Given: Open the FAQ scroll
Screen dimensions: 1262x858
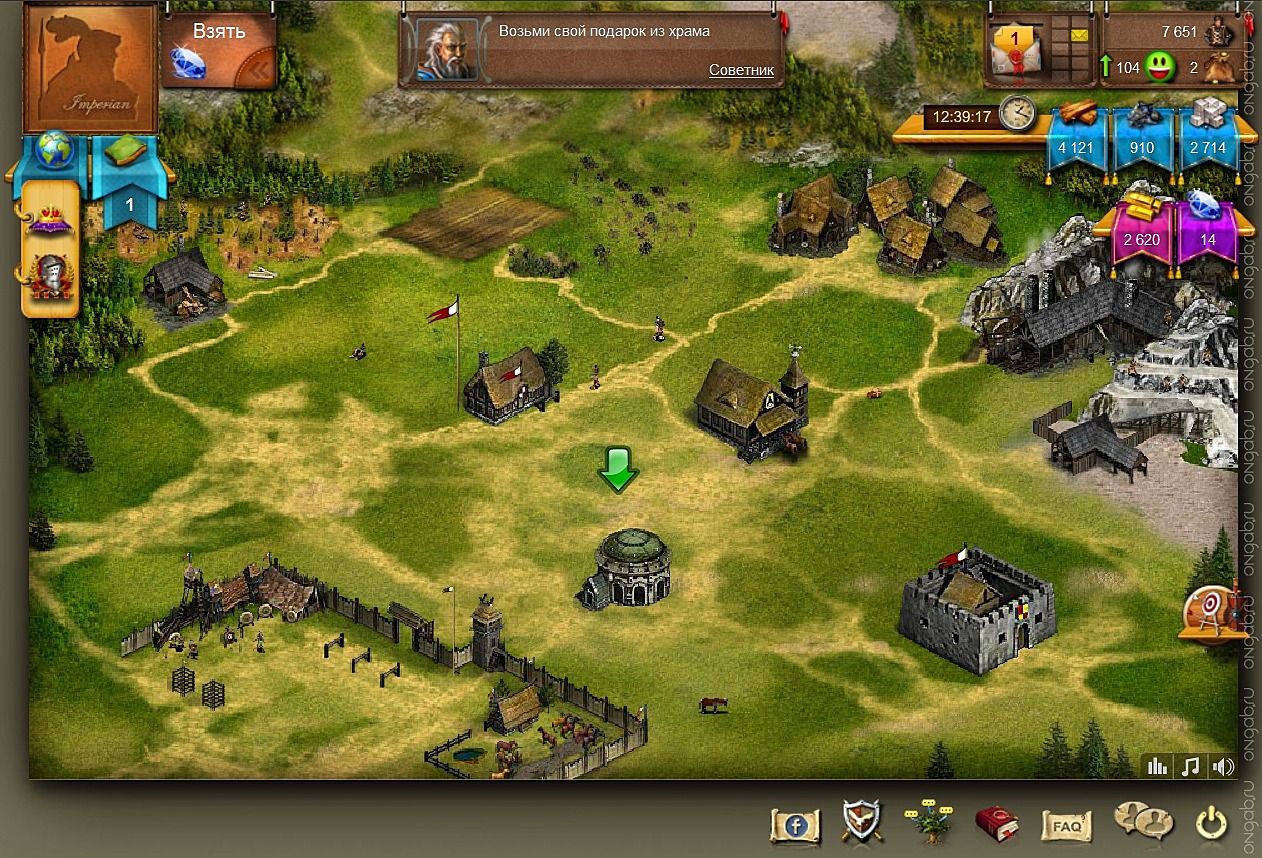Looking at the screenshot, I should point(1065,826).
